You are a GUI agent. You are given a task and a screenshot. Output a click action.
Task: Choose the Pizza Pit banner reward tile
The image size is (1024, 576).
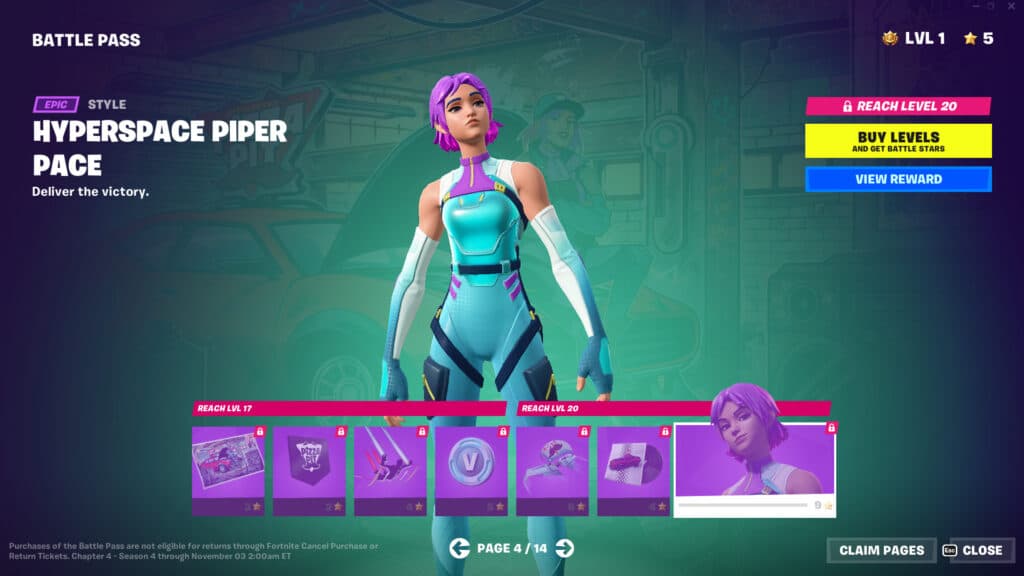309,464
